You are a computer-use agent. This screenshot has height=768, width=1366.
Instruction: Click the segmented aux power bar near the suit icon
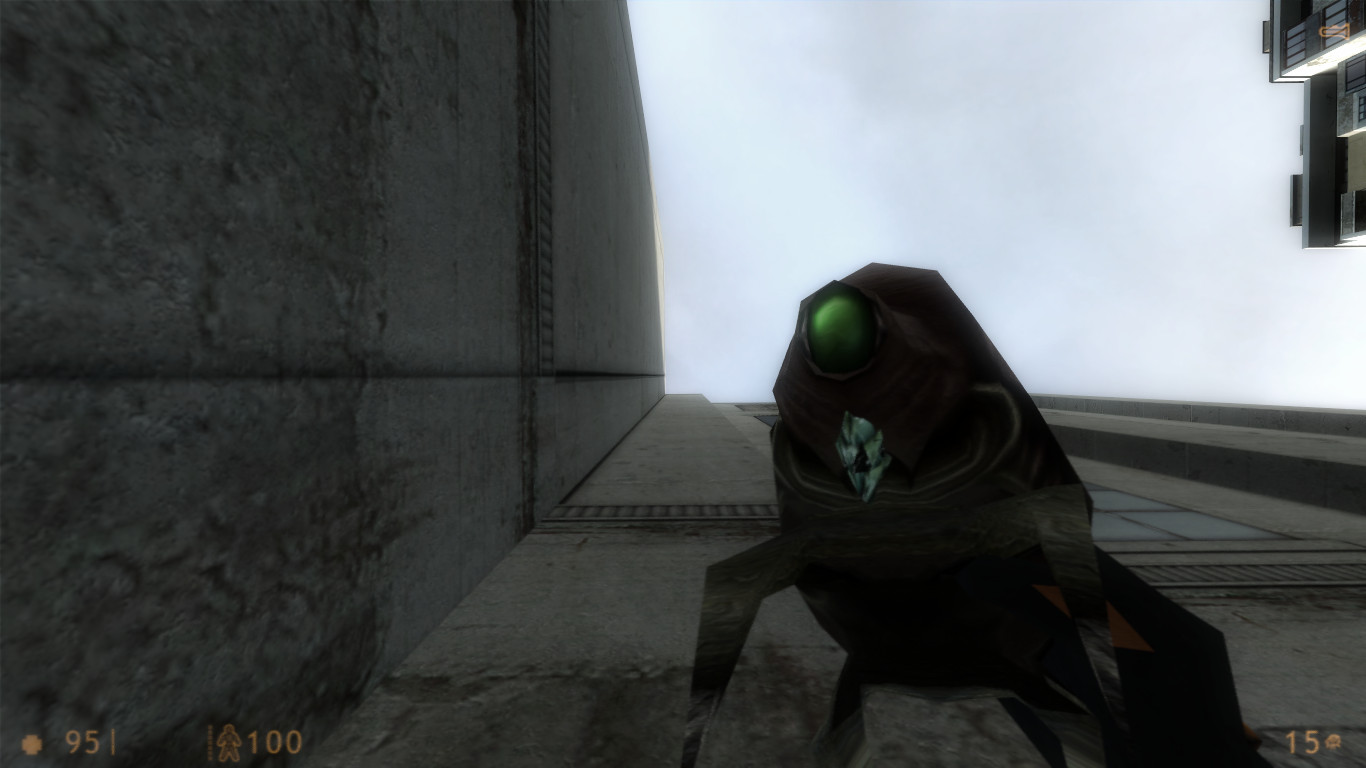tap(209, 742)
